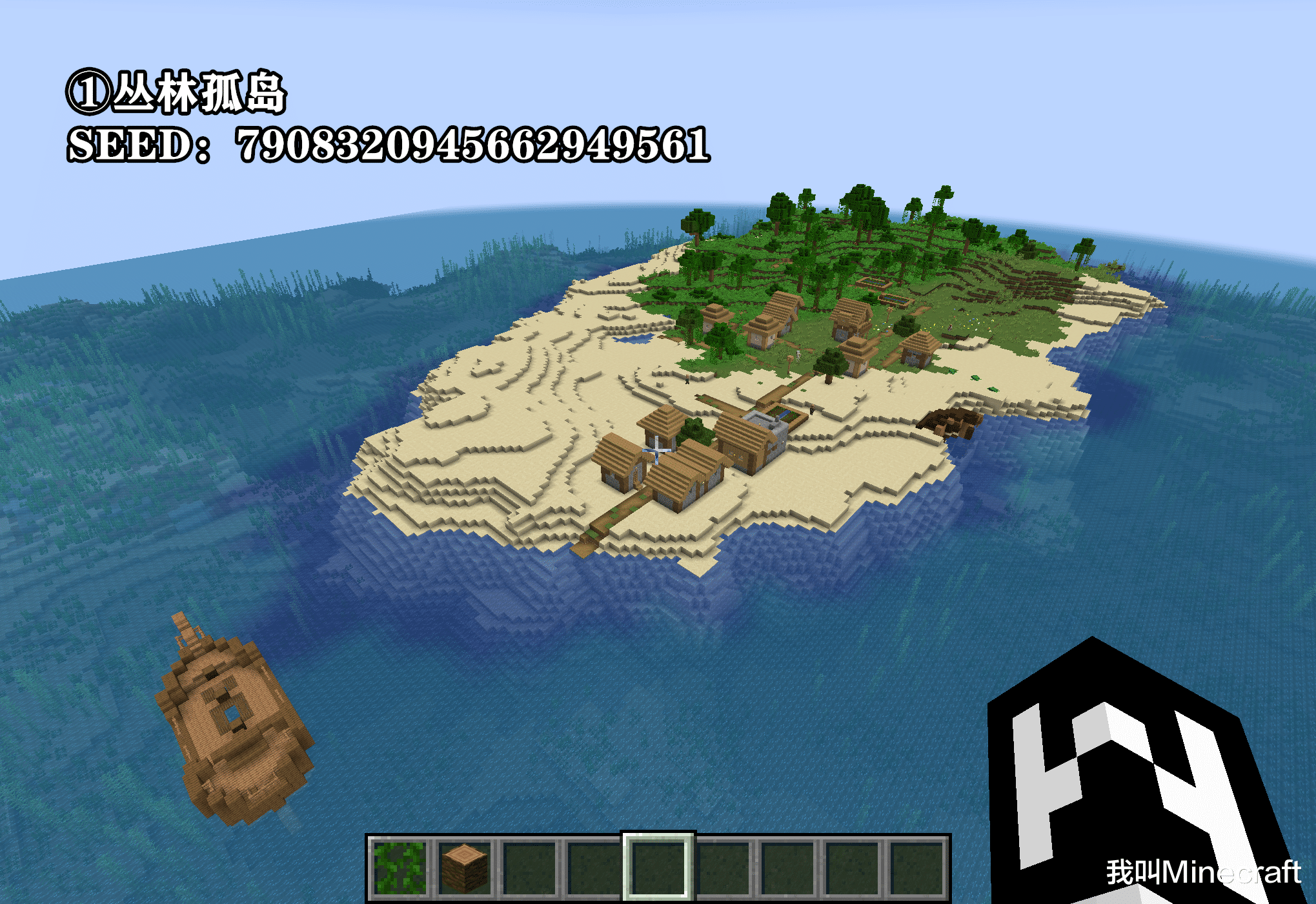Click the ruined dark wood structure on the east shore
The height and width of the screenshot is (904, 1316).
coord(949,424)
